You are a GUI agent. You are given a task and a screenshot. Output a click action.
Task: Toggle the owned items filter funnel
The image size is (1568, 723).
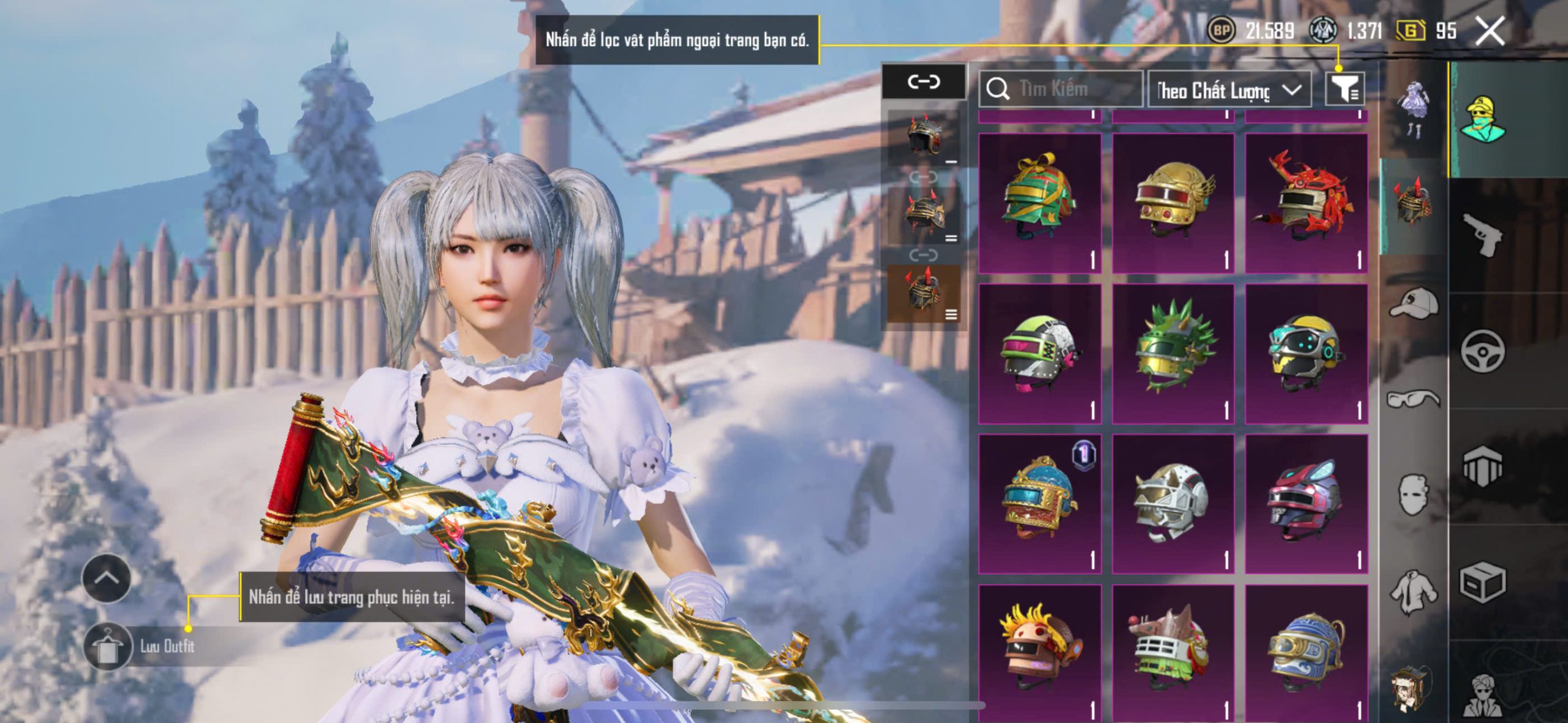click(x=1344, y=90)
